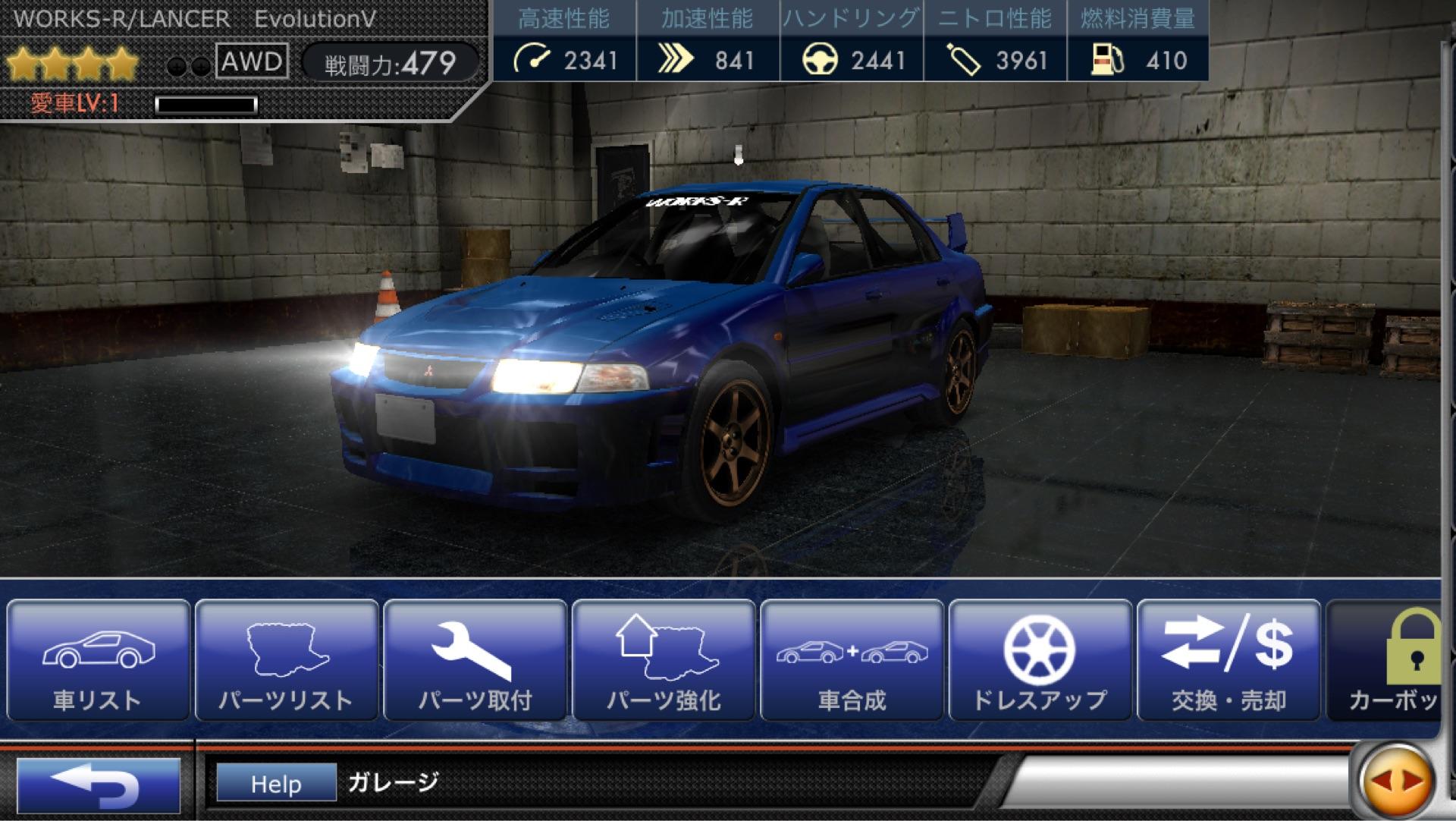Go back with the blue arrow button
This screenshot has width=1456, height=821.
(x=98, y=784)
